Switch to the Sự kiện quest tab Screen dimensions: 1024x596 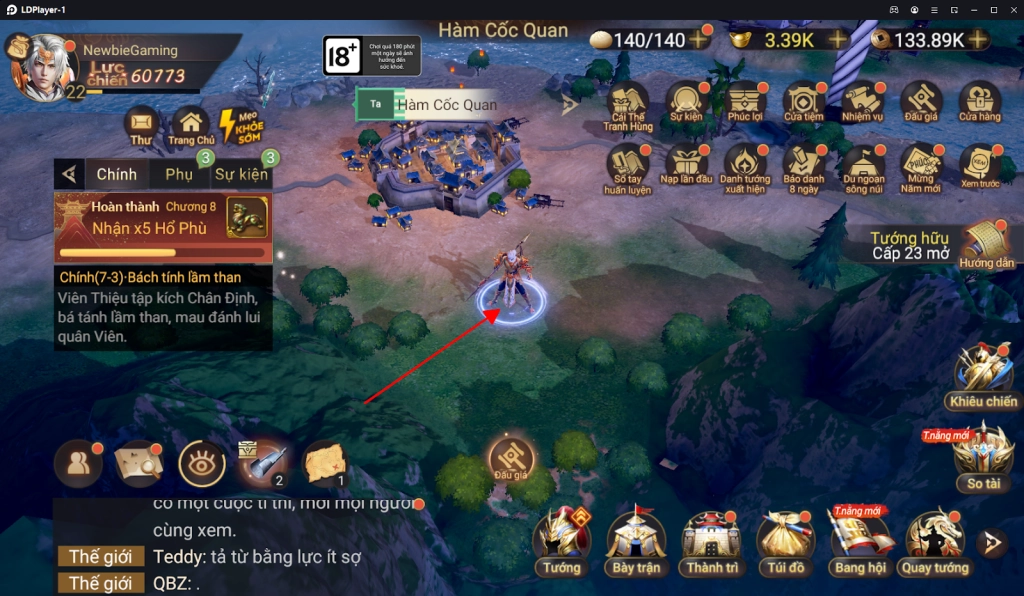(x=240, y=174)
